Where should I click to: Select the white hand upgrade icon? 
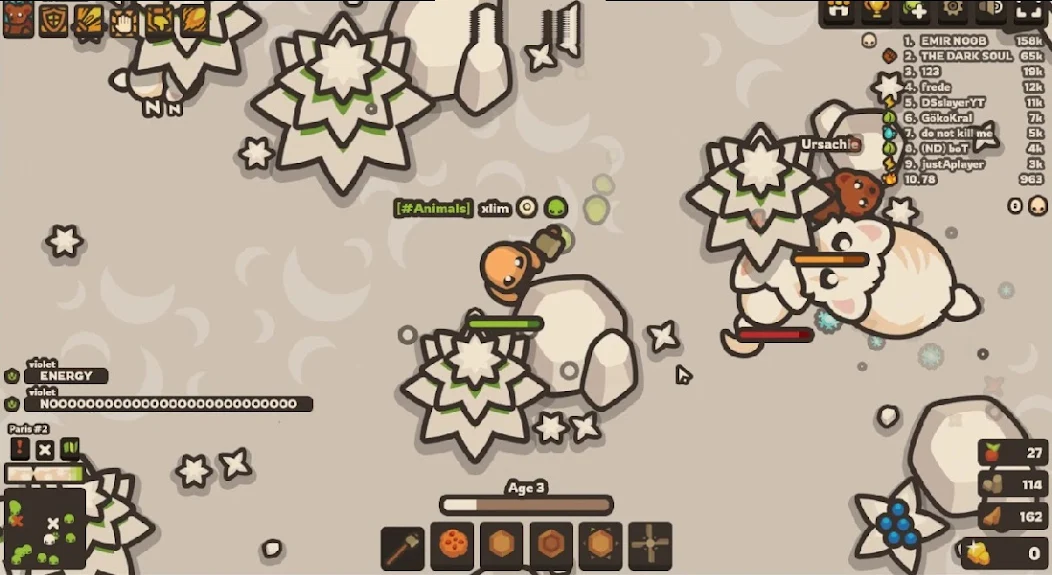pyautogui.click(x=124, y=20)
